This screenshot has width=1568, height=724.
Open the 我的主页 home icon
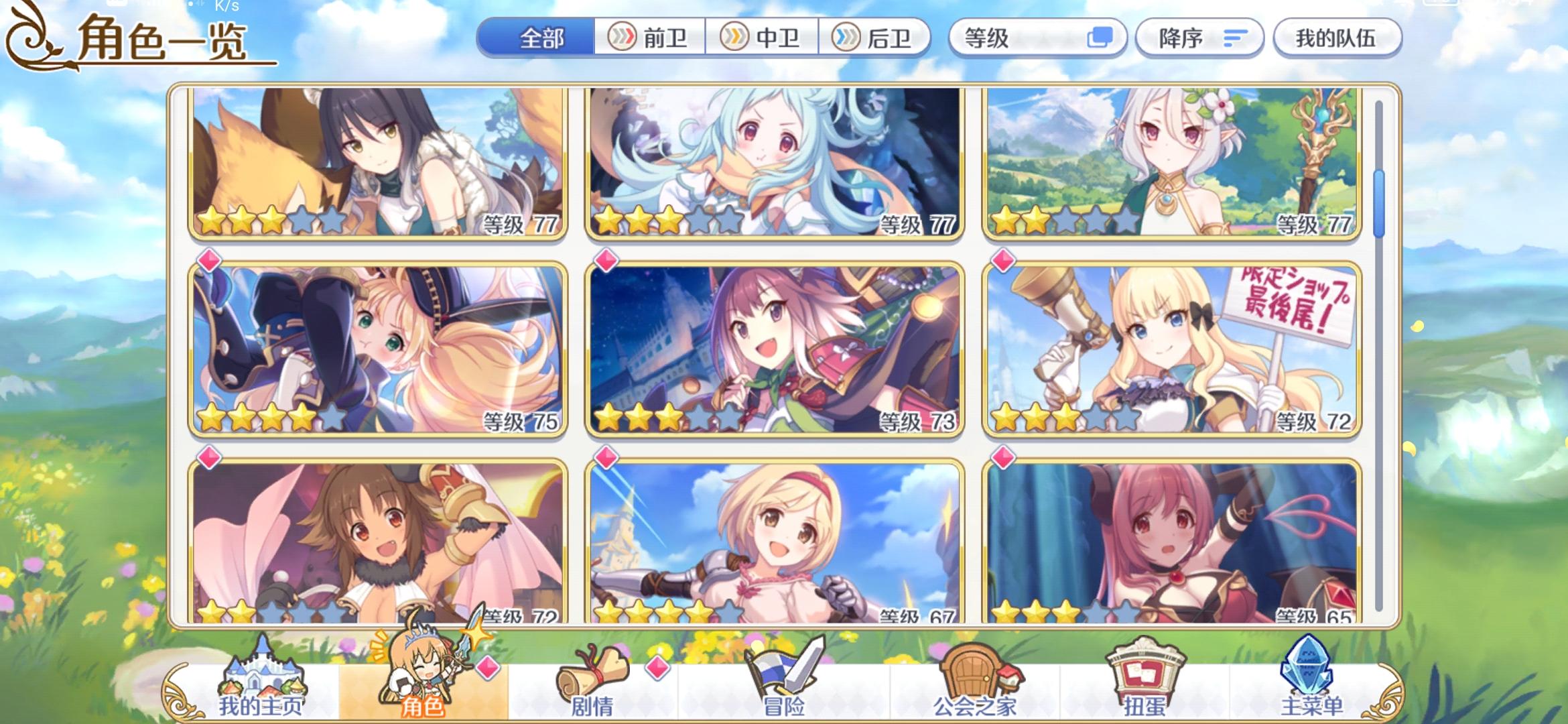(261, 674)
